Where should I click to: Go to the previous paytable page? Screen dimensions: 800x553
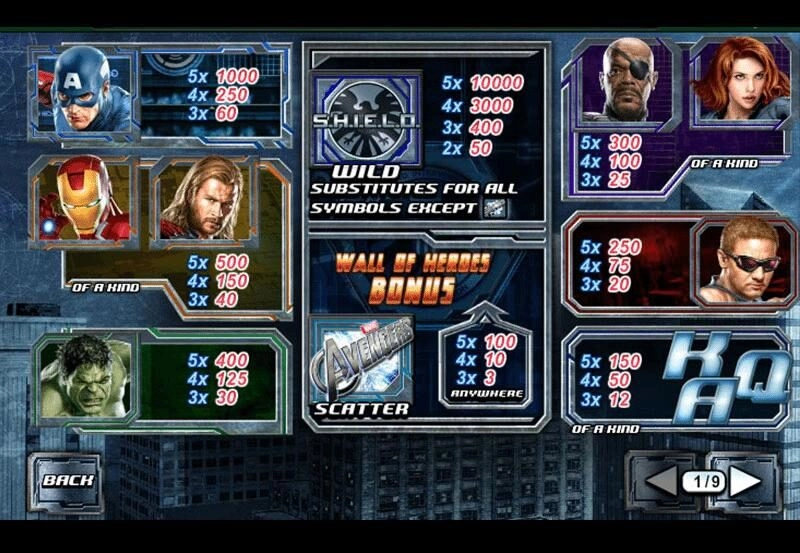661,482
